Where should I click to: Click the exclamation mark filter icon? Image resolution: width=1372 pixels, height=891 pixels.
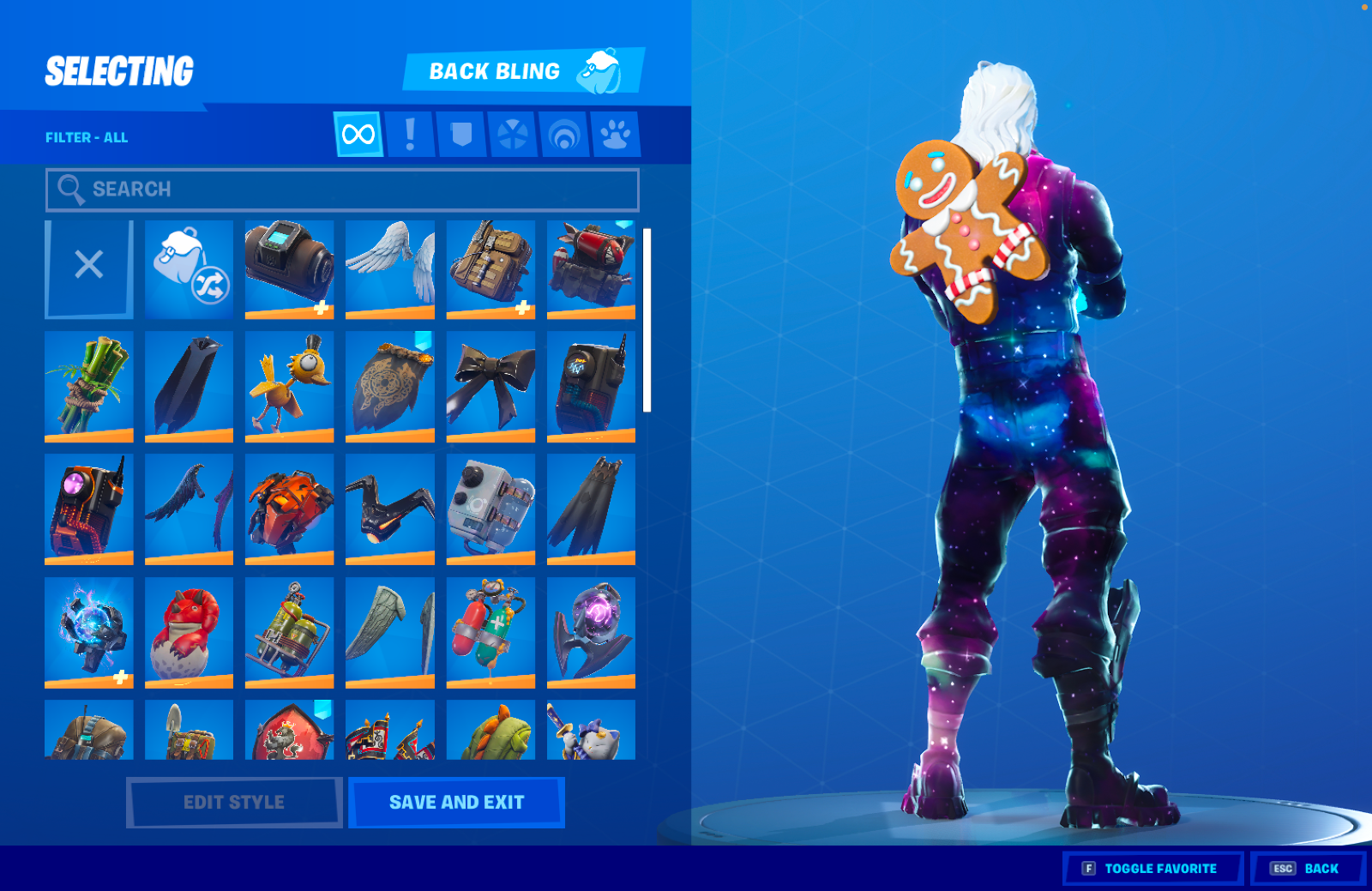(409, 135)
